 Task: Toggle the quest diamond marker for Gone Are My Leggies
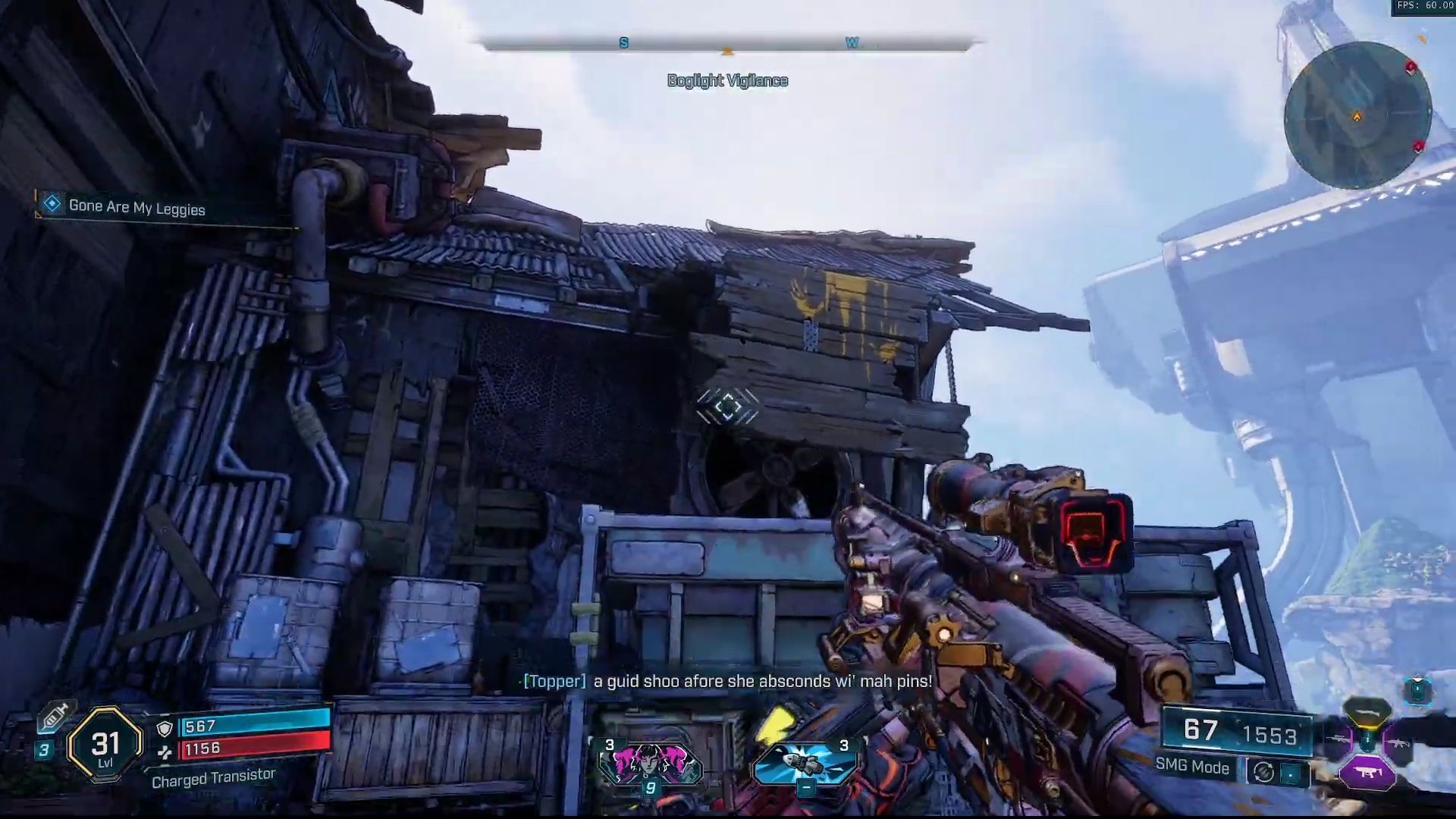pyautogui.click(x=51, y=203)
